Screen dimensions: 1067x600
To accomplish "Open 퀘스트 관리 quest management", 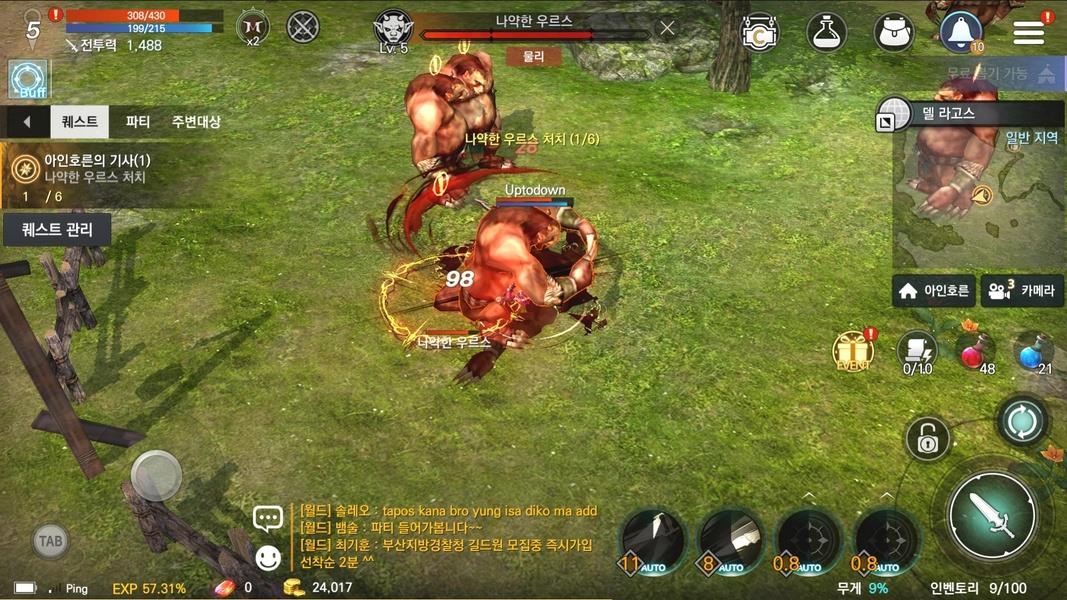I will tap(57, 230).
